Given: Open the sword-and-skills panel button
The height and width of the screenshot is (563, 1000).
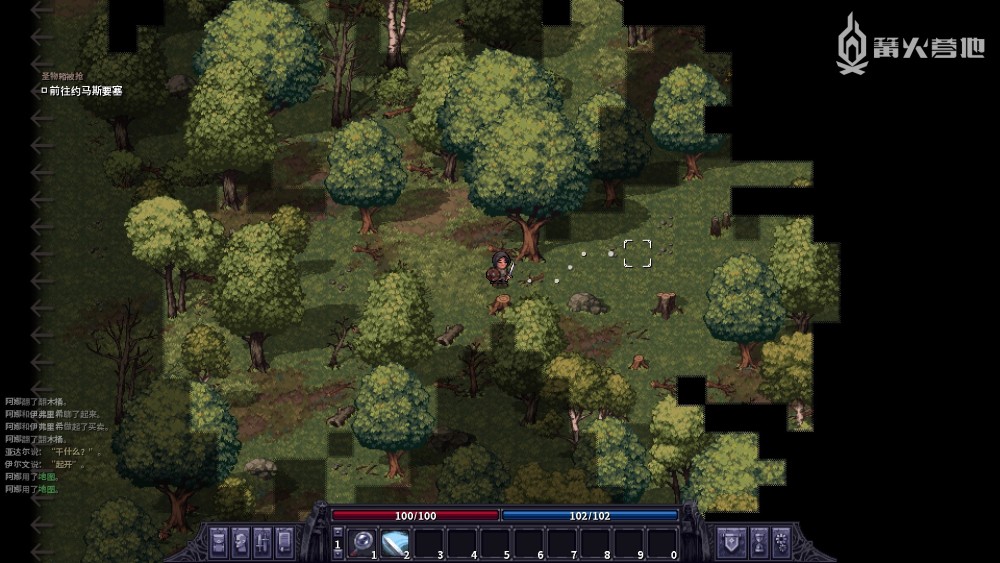Looking at the screenshot, I should tap(262, 542).
